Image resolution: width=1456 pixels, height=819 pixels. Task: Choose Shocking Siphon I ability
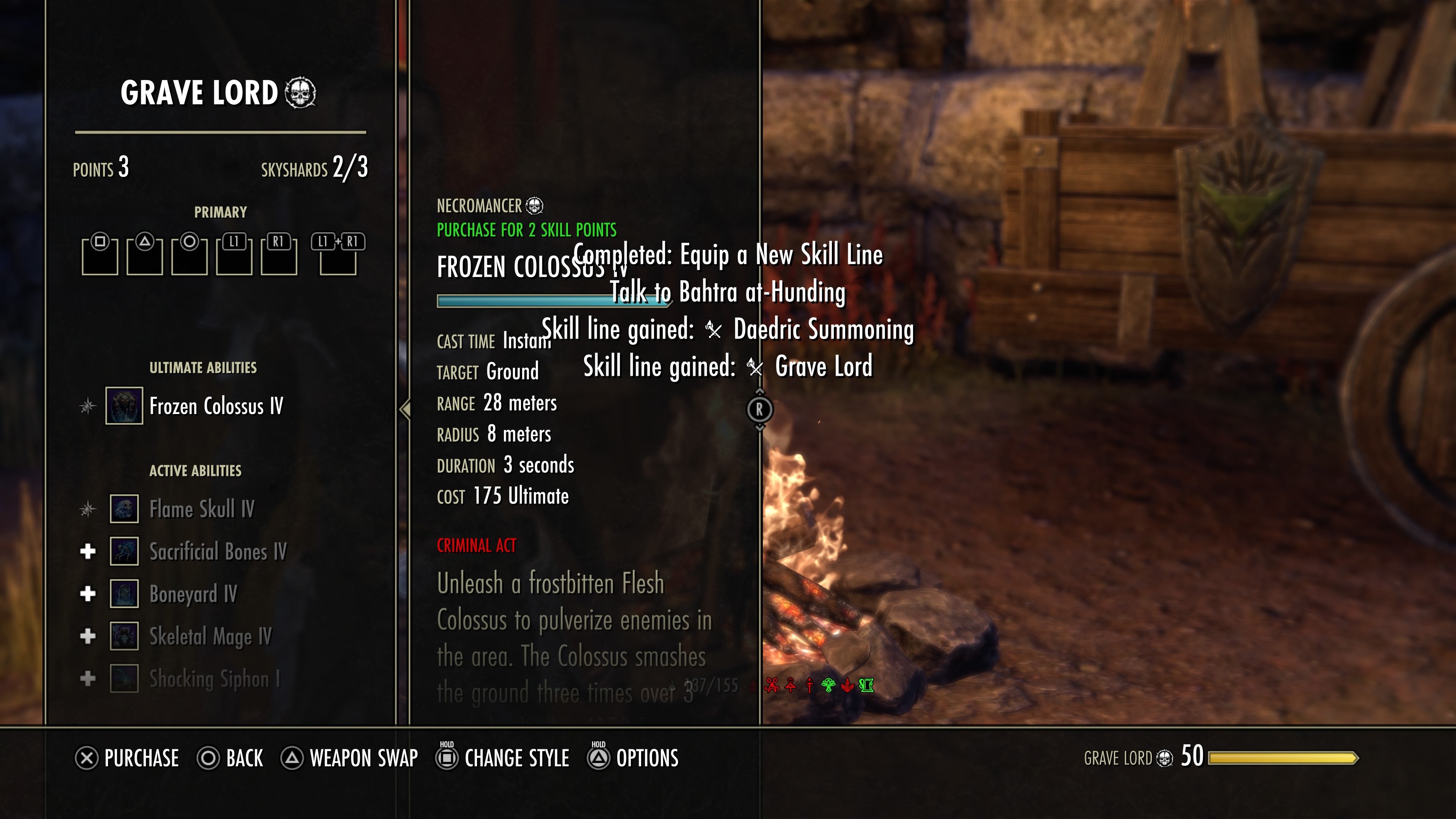pos(214,679)
